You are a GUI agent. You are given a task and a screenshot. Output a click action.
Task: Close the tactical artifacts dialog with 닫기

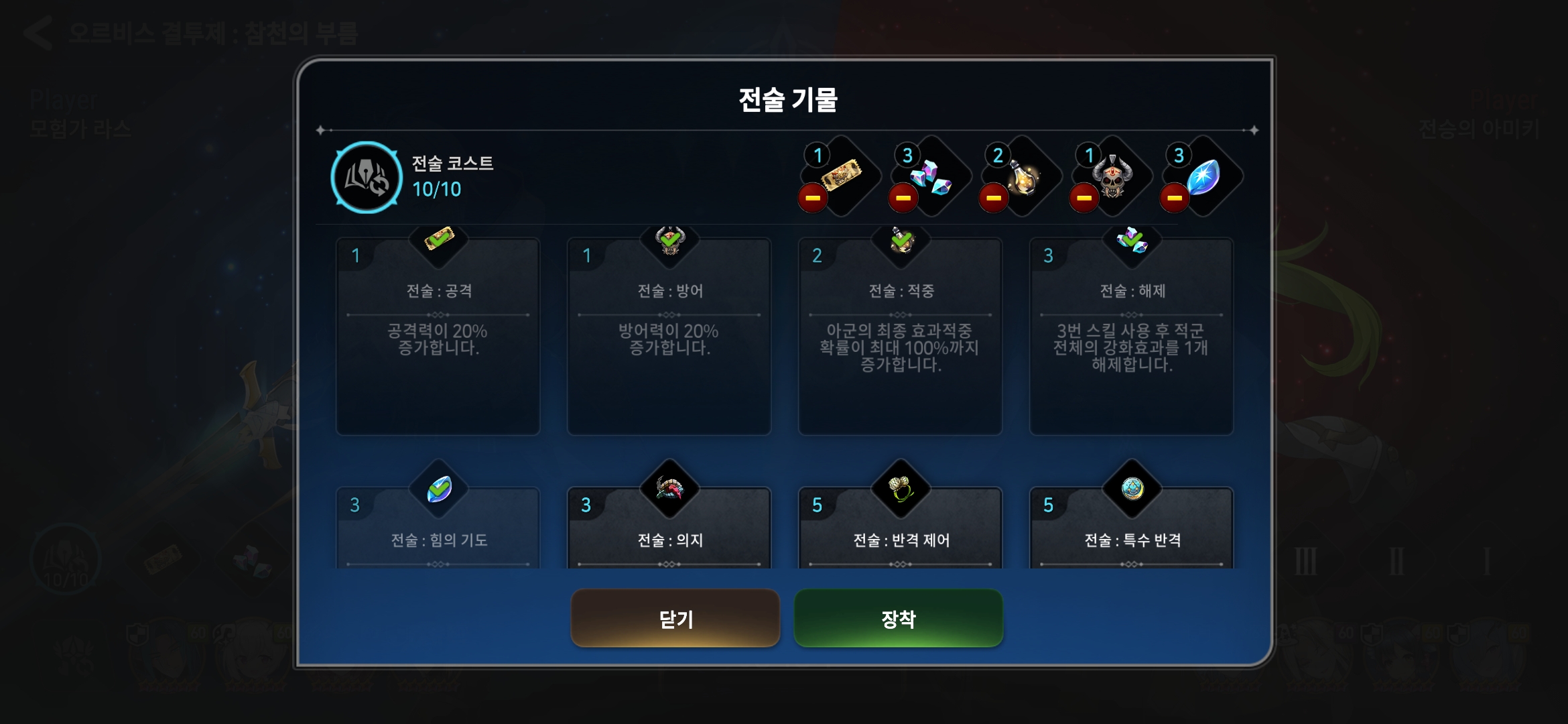point(675,618)
